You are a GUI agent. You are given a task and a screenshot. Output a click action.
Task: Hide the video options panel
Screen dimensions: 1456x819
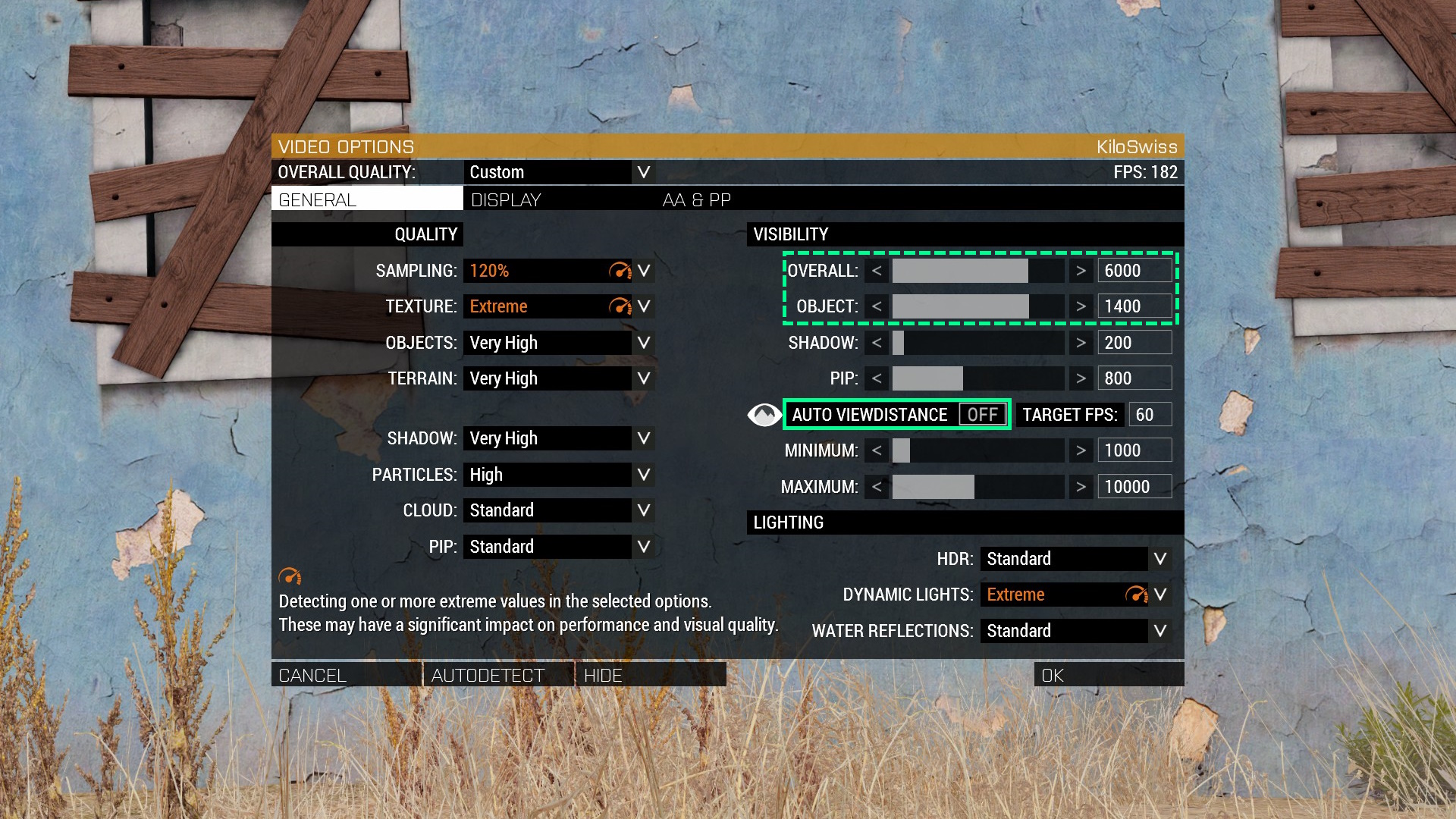point(650,675)
